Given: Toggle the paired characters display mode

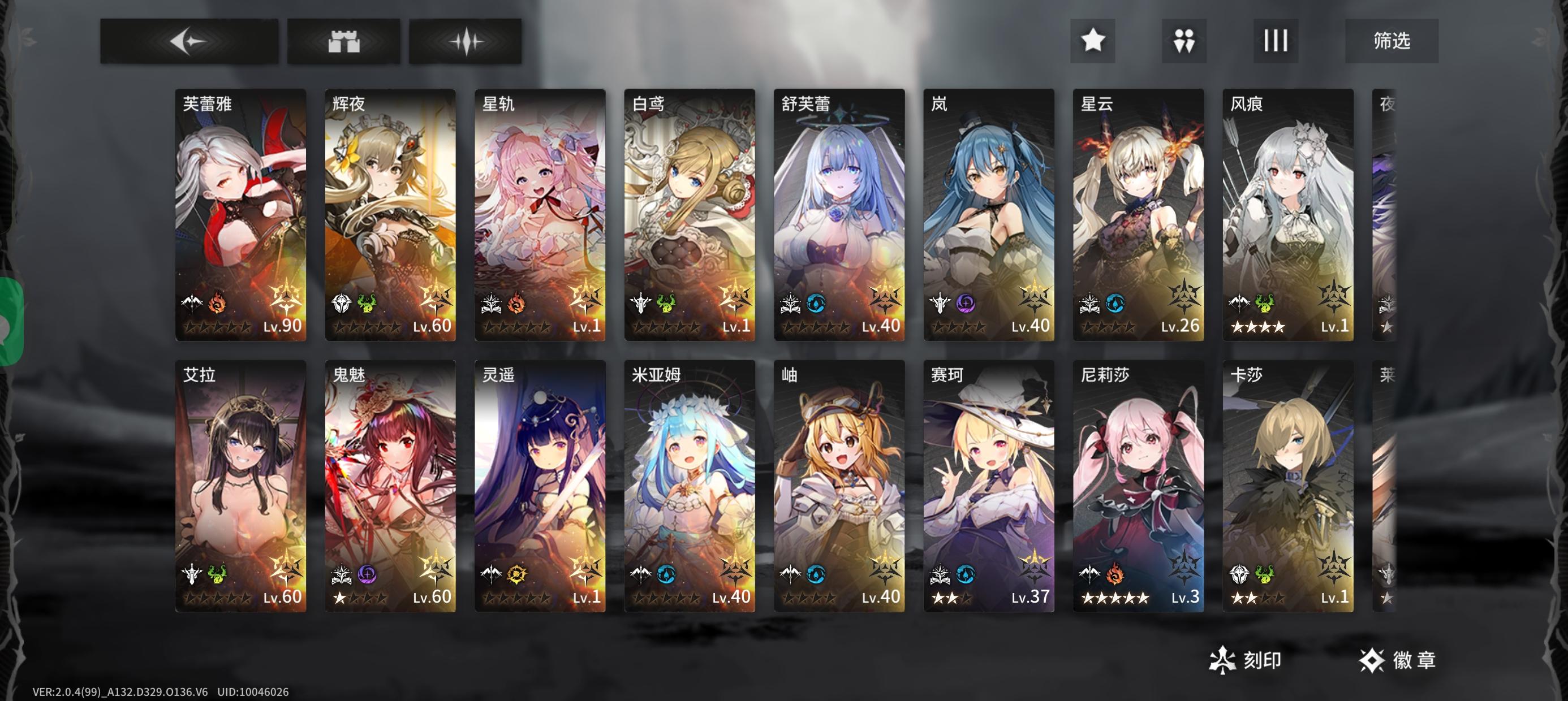Looking at the screenshot, I should [1185, 41].
